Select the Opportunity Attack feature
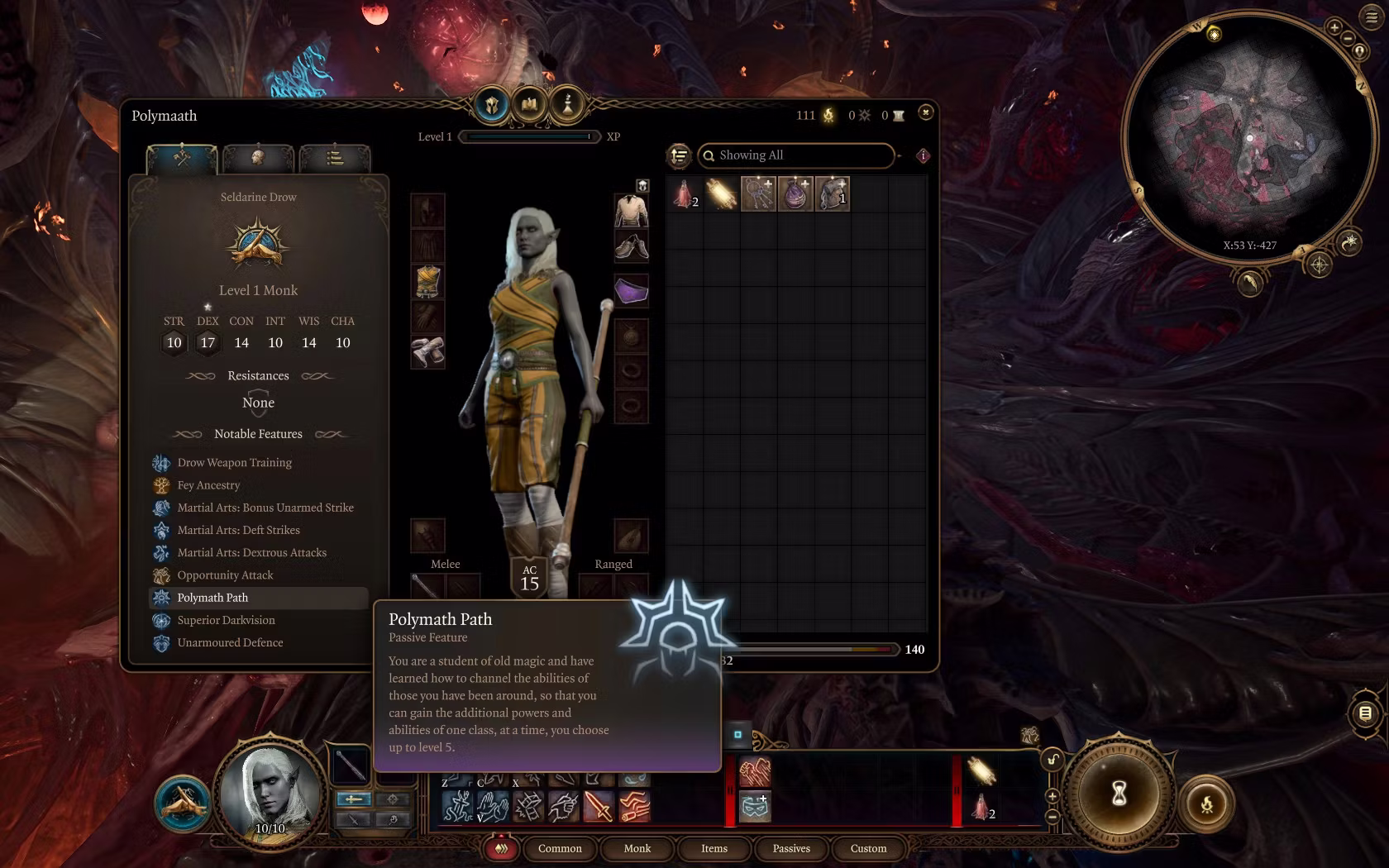 pos(225,575)
